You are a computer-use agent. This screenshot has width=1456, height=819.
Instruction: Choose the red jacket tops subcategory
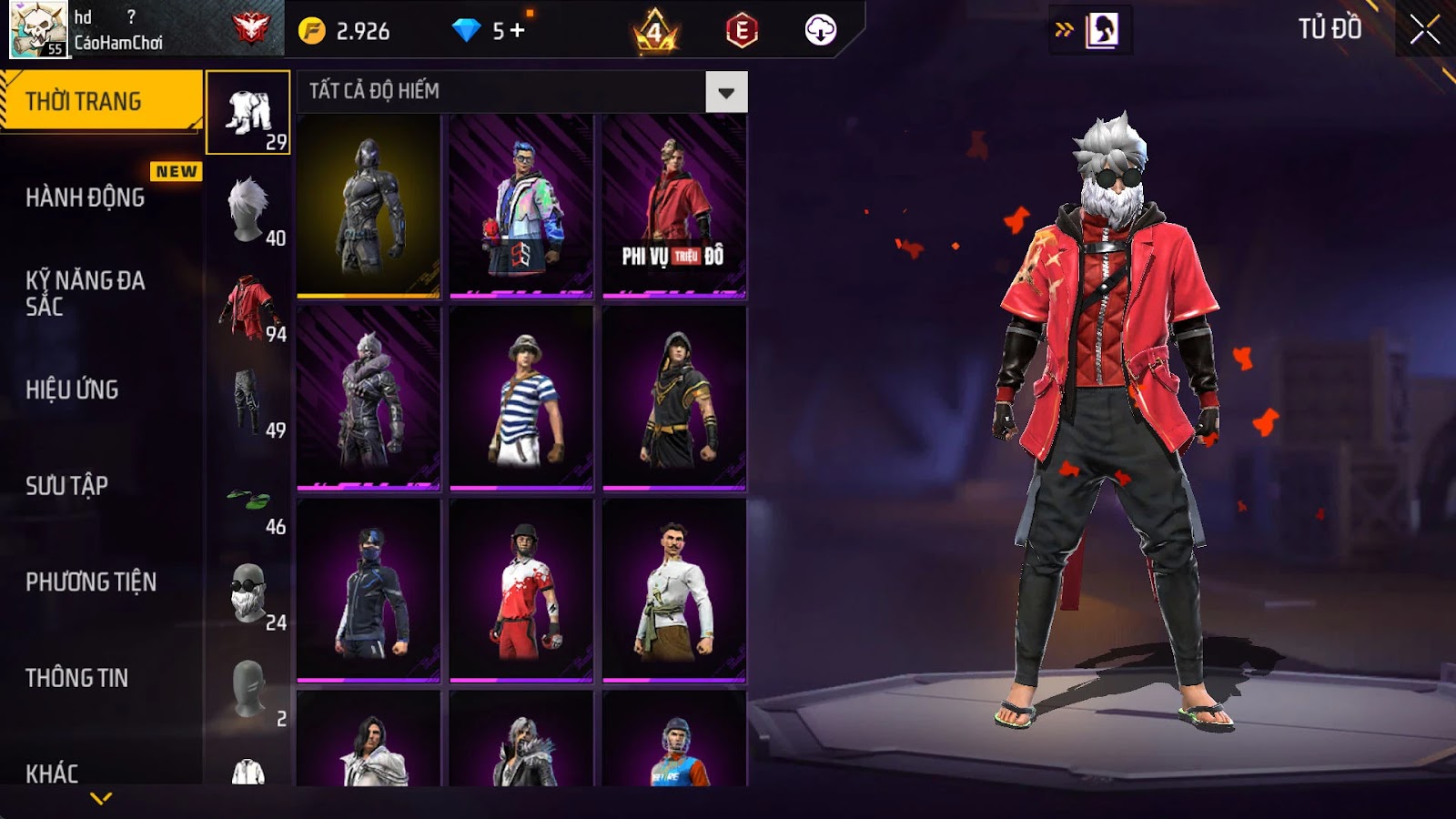[248, 308]
